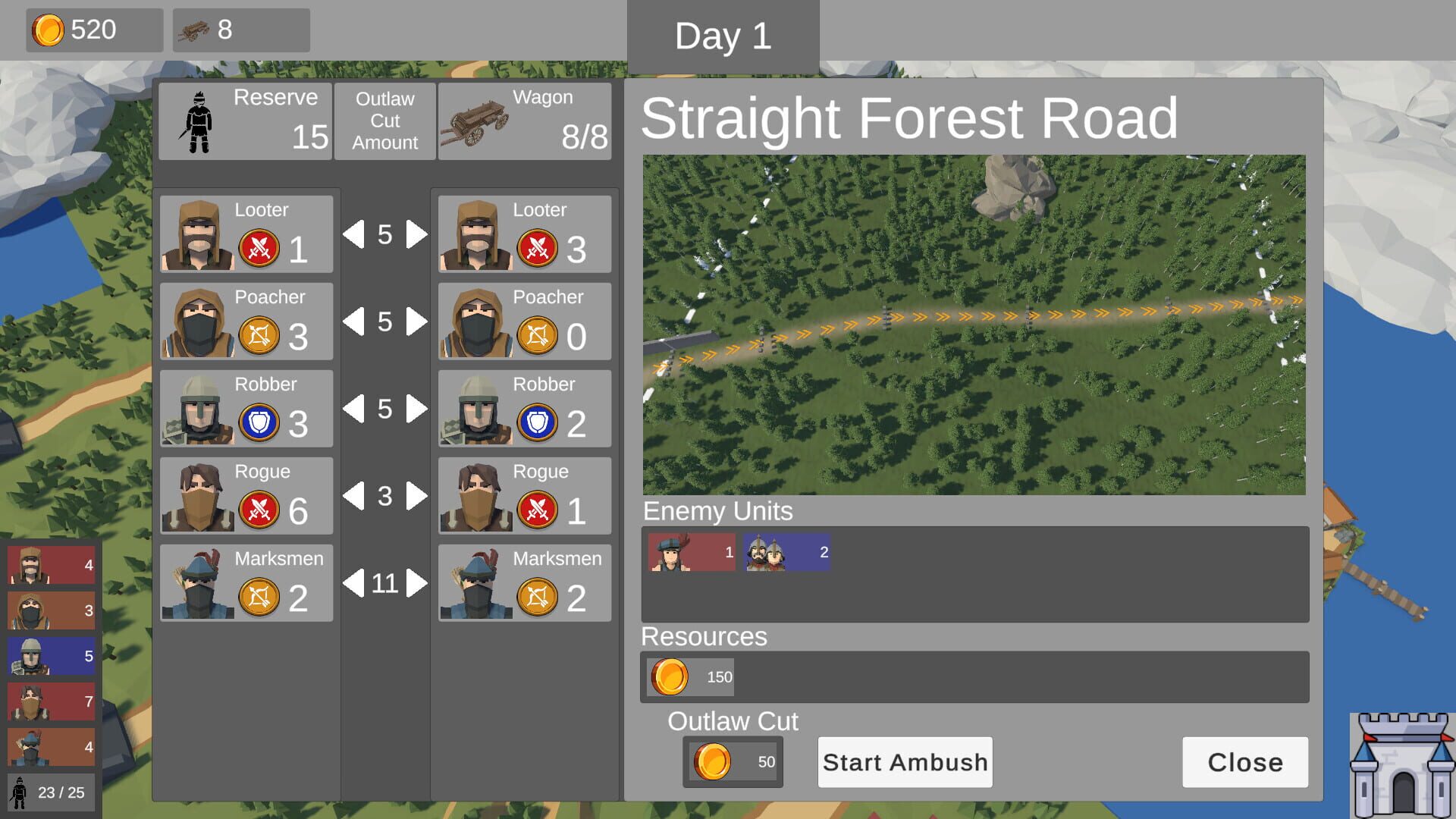Image resolution: width=1456 pixels, height=819 pixels.
Task: Select the Looter portrait in the reserve column
Action: (x=197, y=235)
